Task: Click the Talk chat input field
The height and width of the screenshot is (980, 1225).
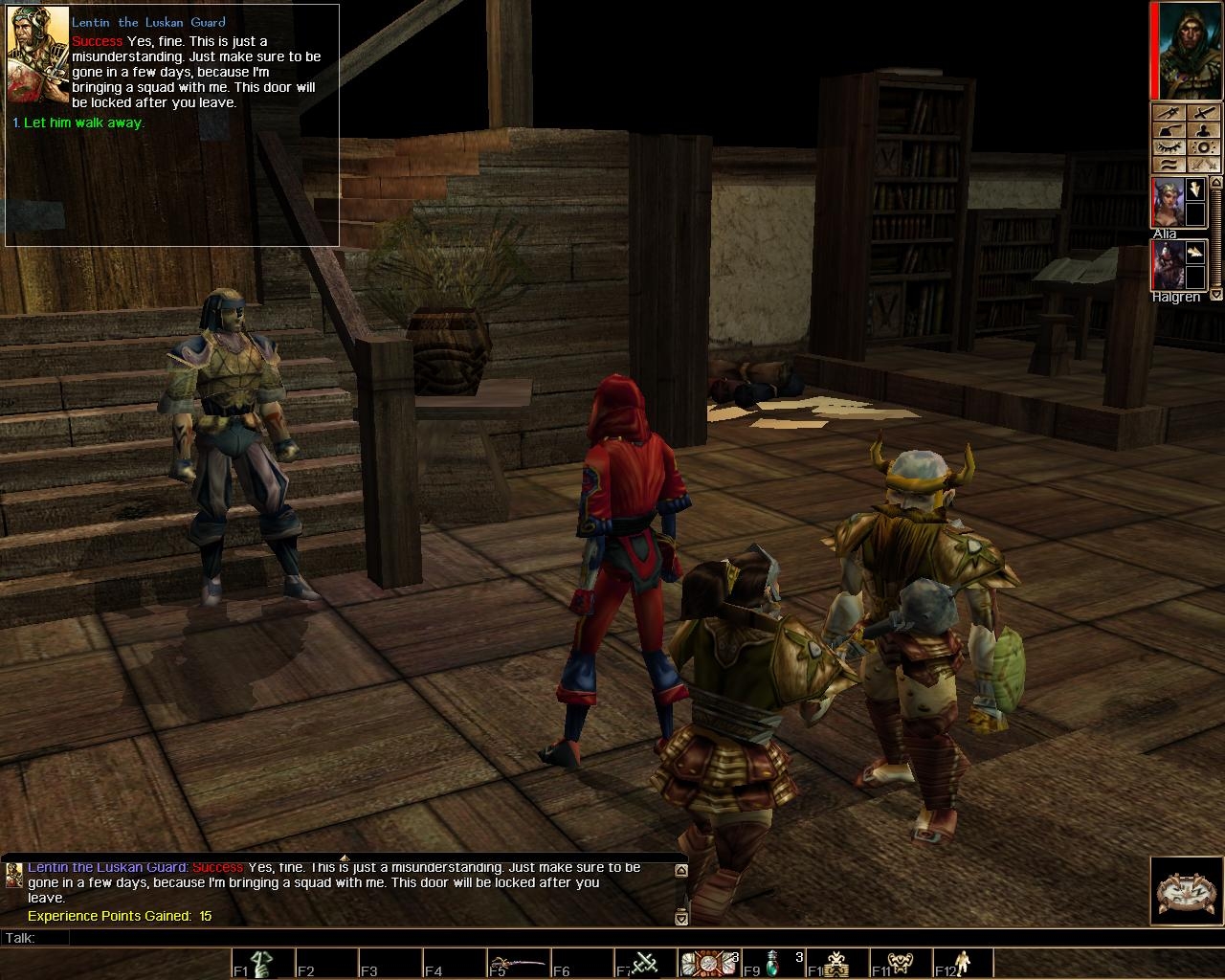Action: point(364,938)
